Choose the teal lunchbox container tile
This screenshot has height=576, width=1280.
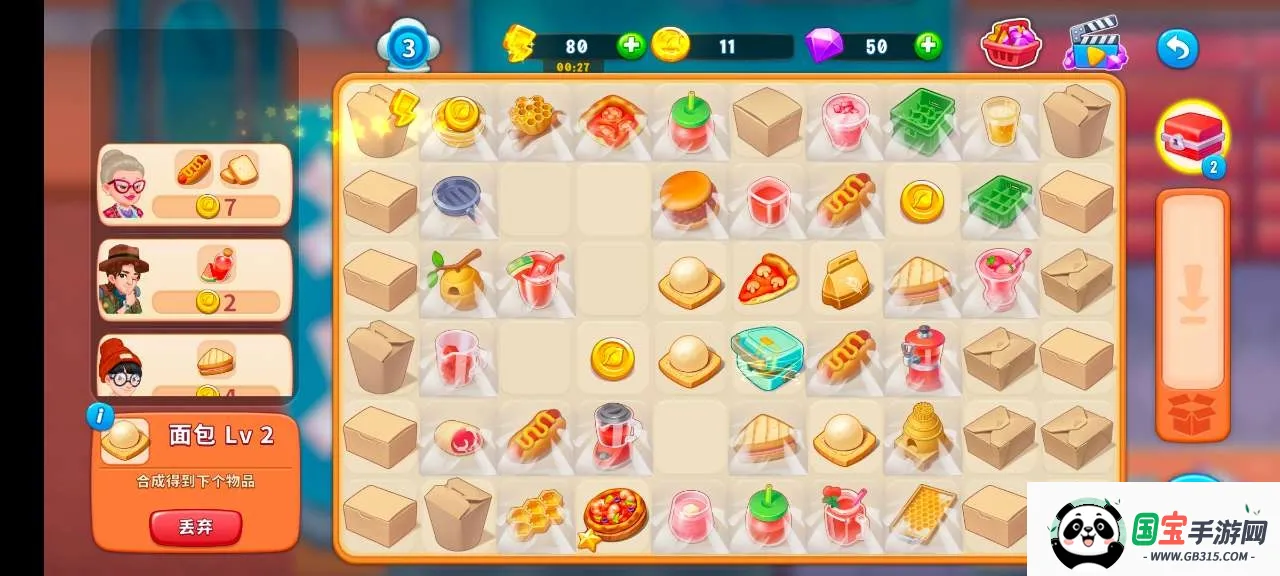point(767,355)
